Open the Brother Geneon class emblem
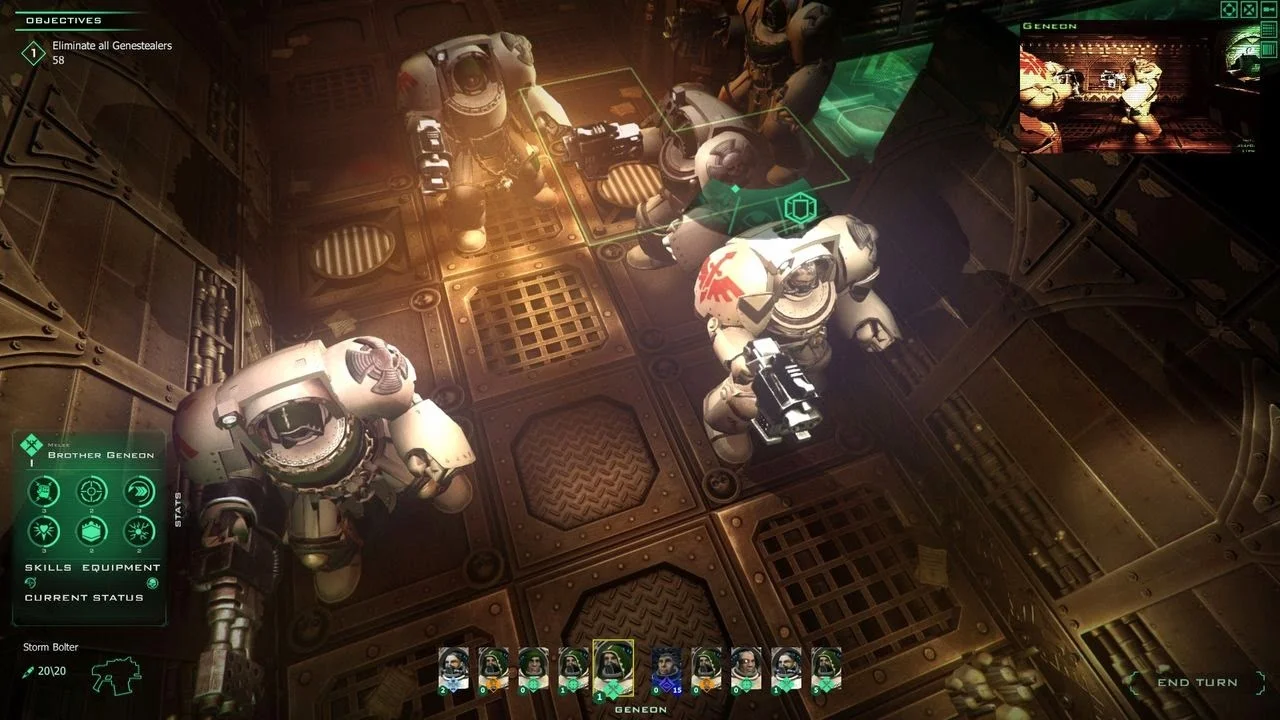This screenshot has height=720, width=1280. coord(33,444)
